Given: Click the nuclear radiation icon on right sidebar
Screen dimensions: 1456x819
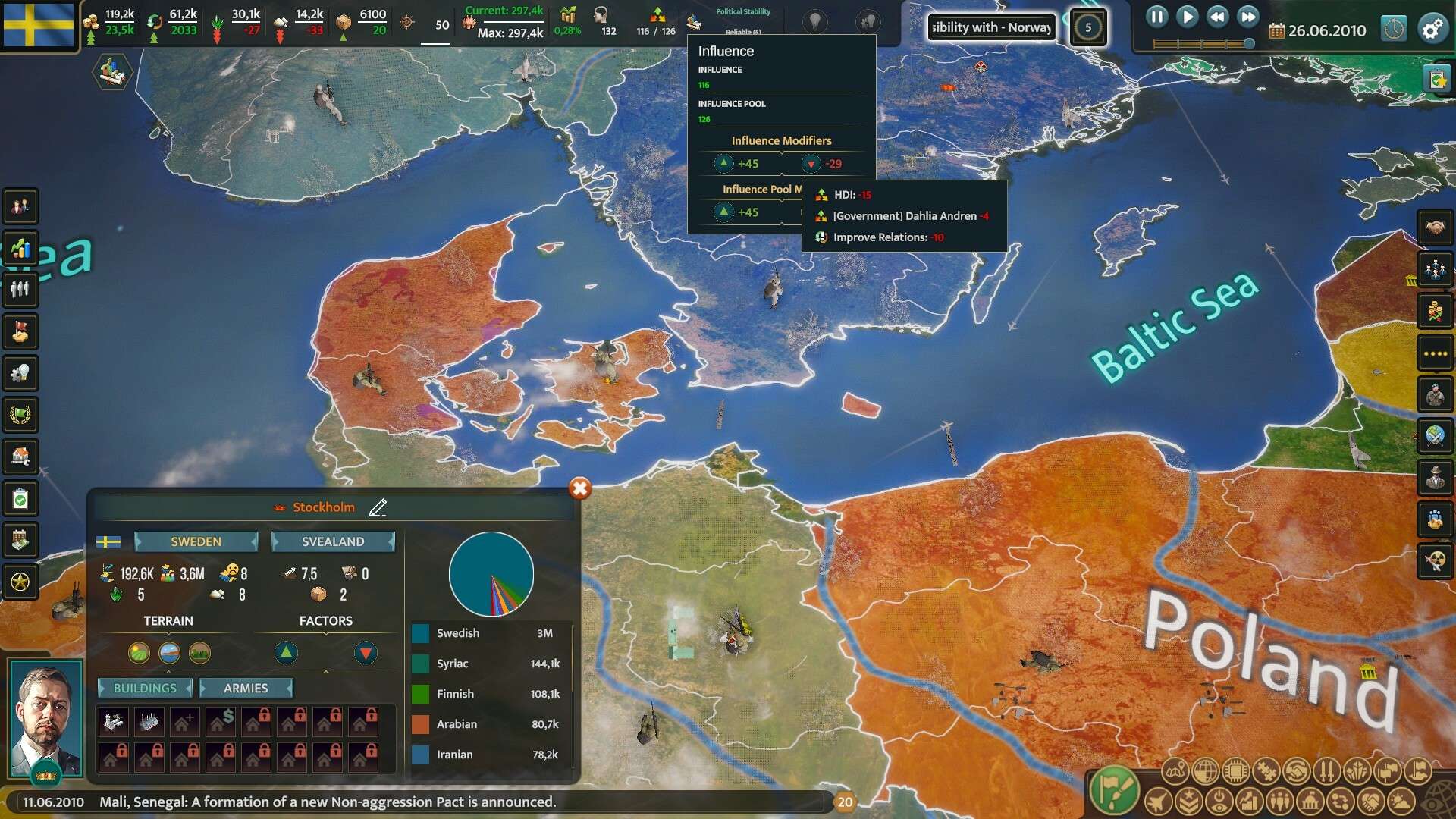Looking at the screenshot, I should (x=1435, y=560).
